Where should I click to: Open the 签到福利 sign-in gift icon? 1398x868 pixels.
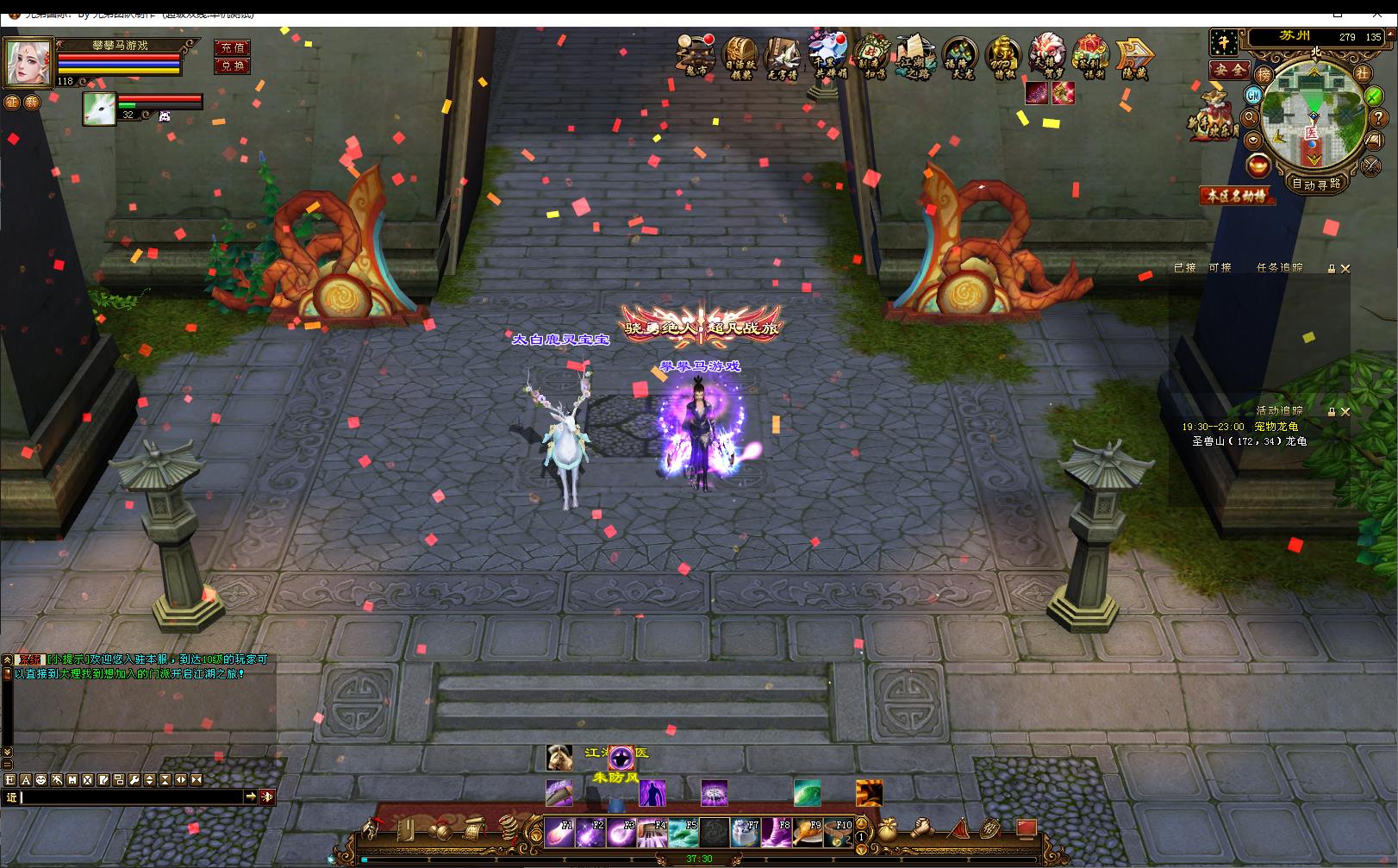(x=1090, y=57)
